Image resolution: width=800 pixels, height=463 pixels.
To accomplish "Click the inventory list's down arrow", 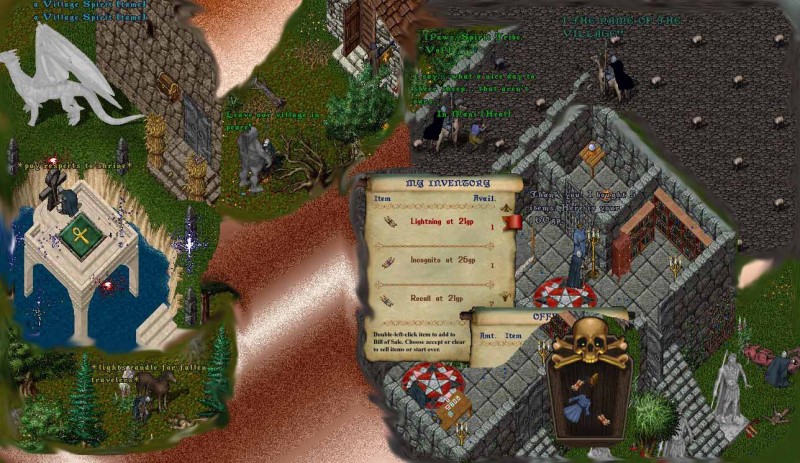I will pos(507,297).
